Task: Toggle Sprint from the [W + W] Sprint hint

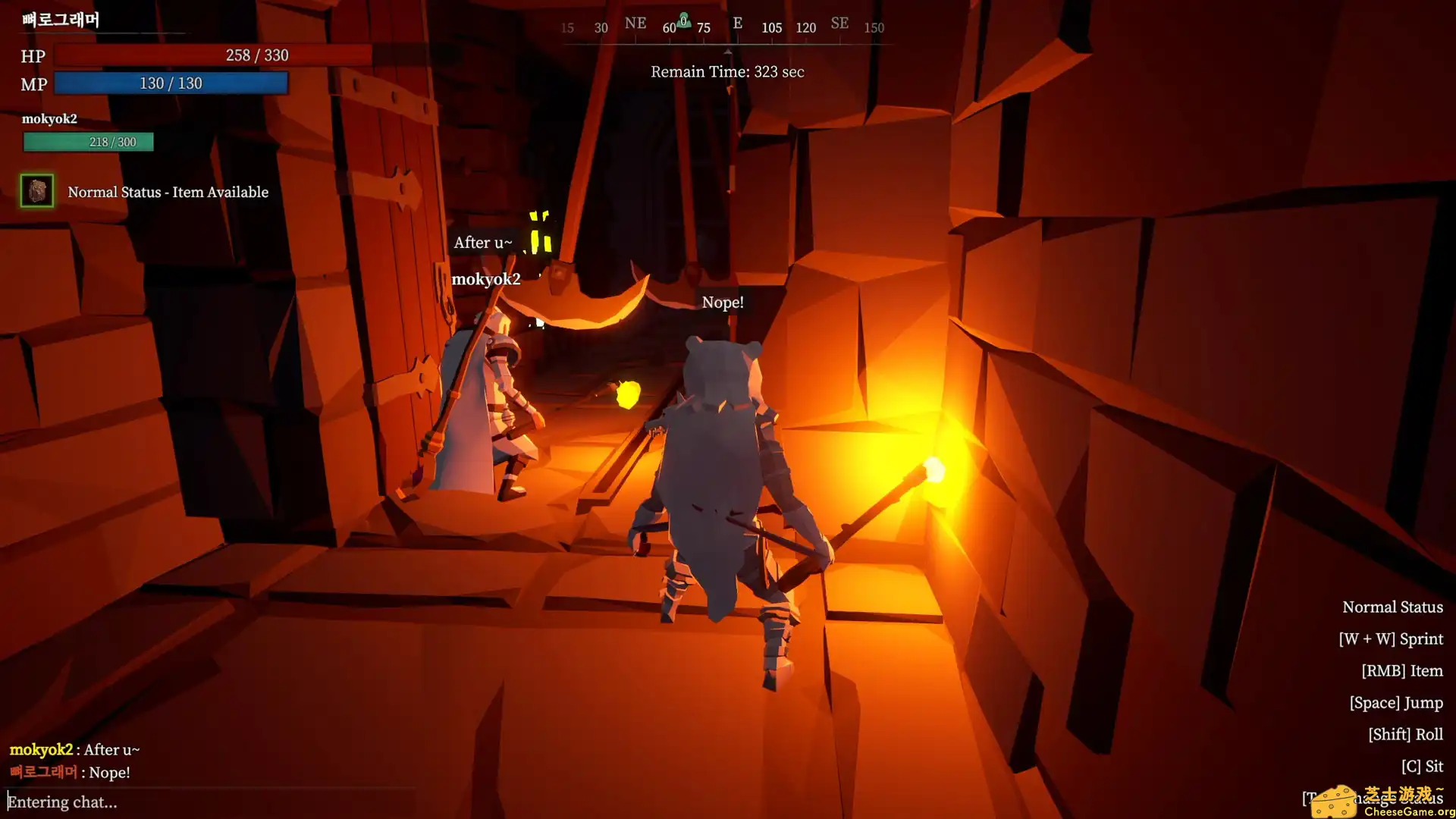Action: click(x=1391, y=639)
